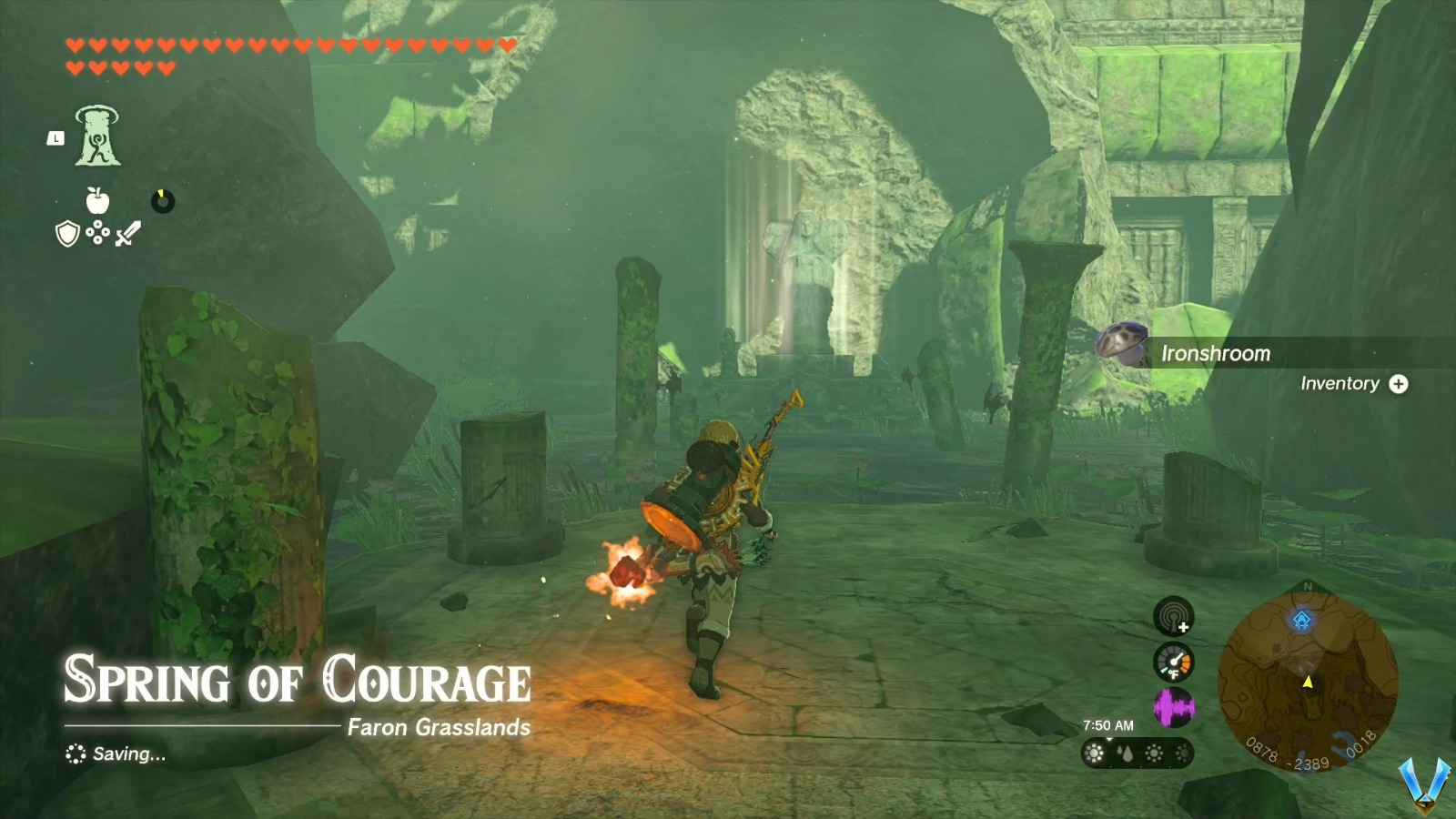Click the sword icon next to the D-pad

(x=128, y=232)
